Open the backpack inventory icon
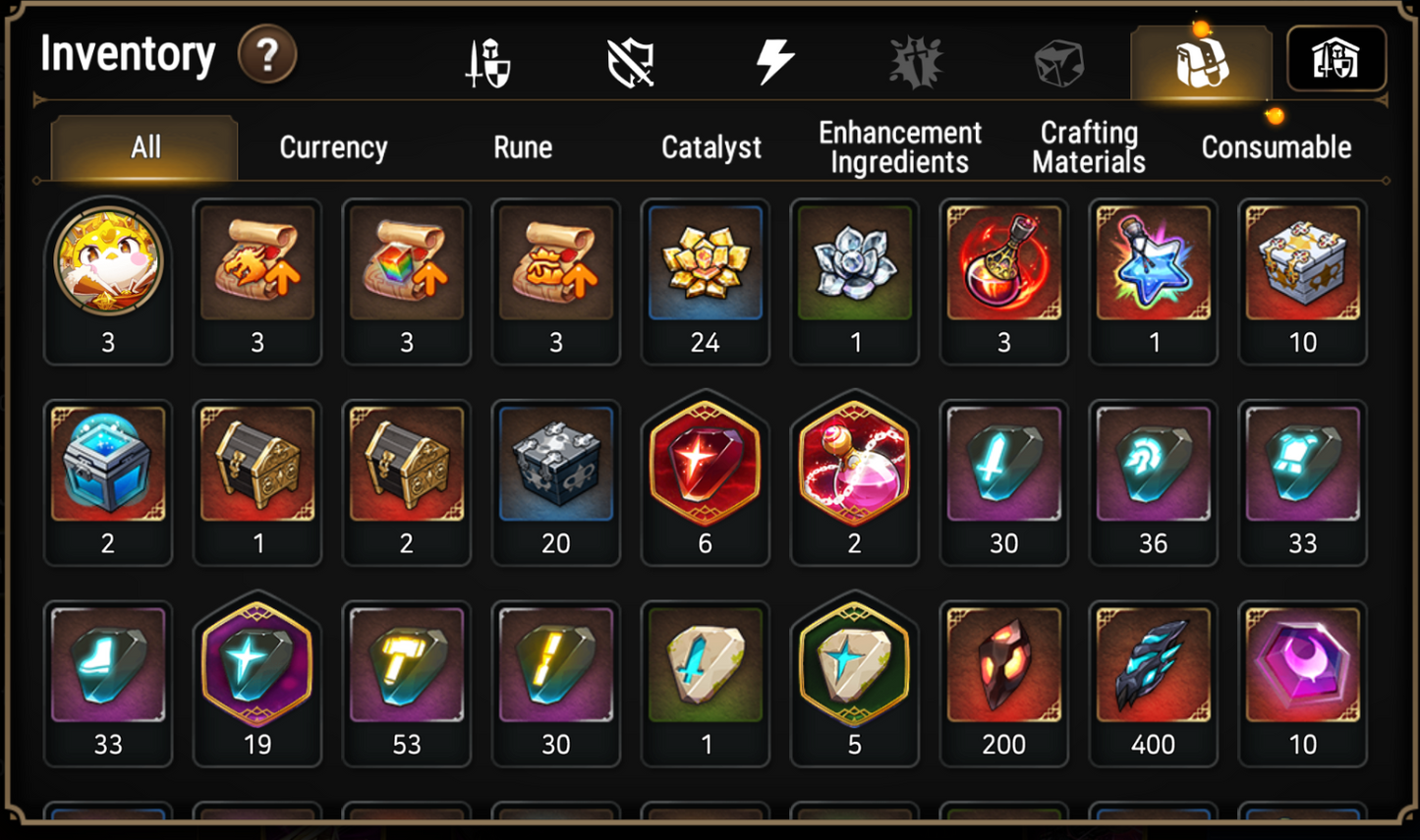Image resolution: width=1420 pixels, height=840 pixels. [1200, 59]
